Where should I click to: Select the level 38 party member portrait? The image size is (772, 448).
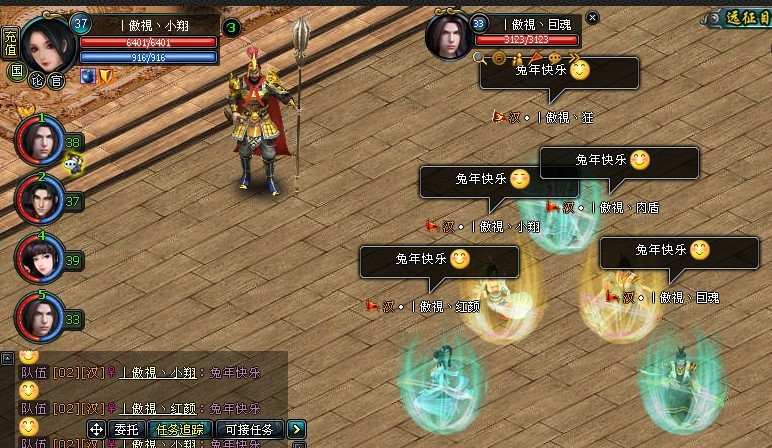pyautogui.click(x=40, y=143)
